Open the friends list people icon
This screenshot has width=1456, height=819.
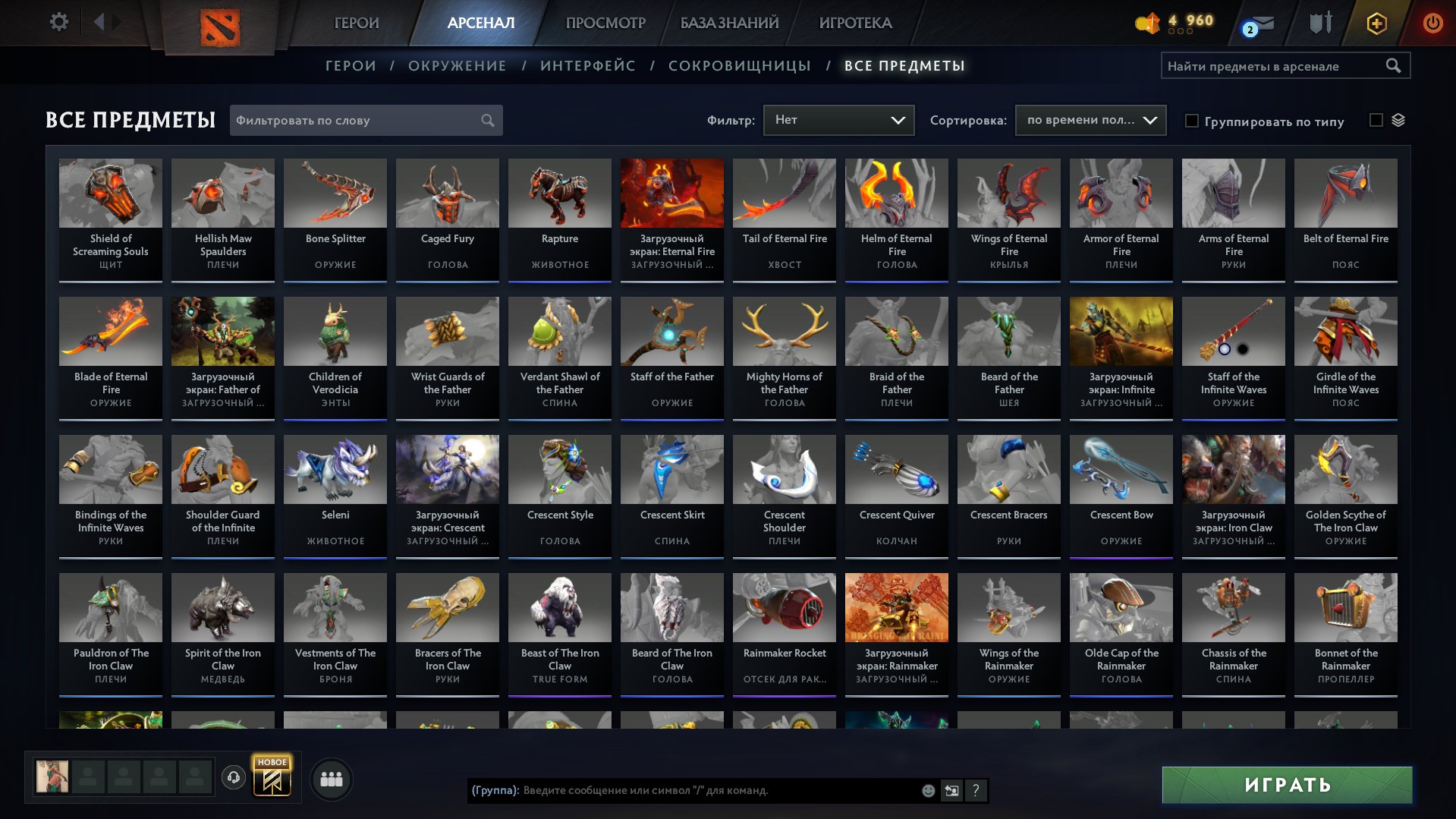click(330, 778)
